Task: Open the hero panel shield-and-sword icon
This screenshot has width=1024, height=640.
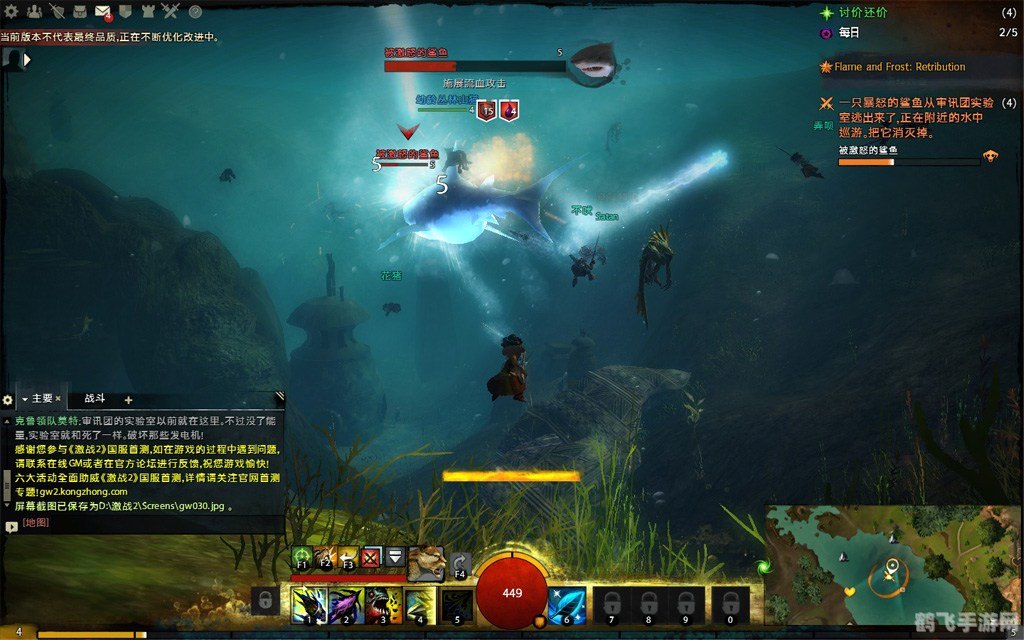Action: [57, 12]
